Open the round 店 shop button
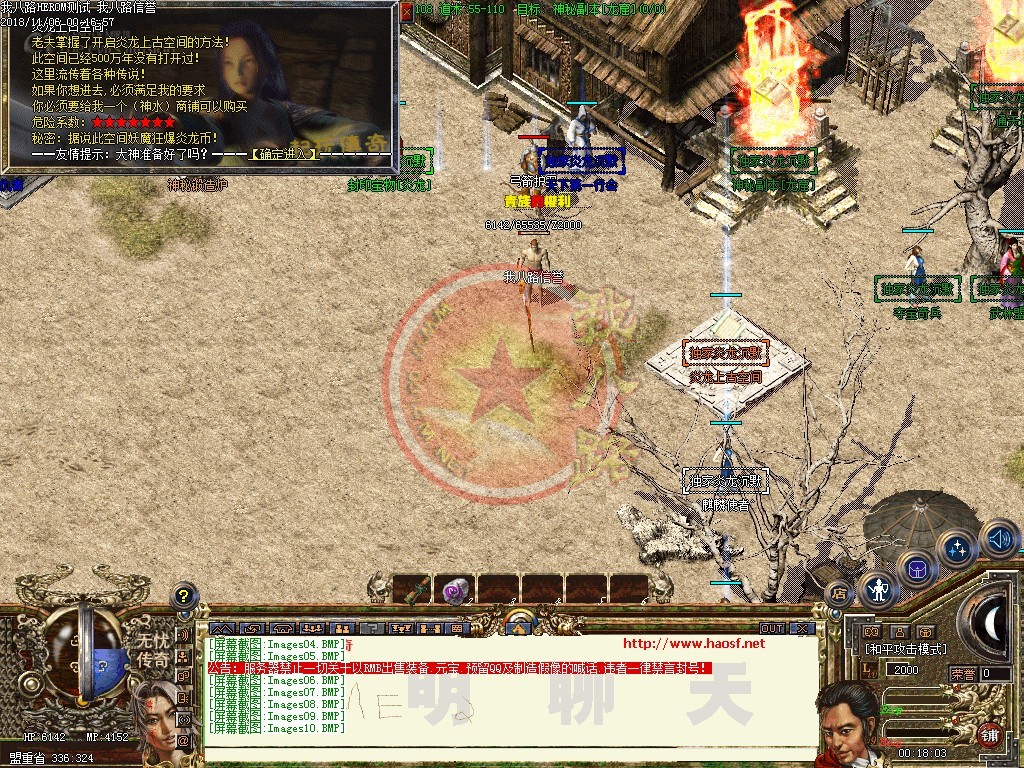The image size is (1024, 768). click(840, 594)
